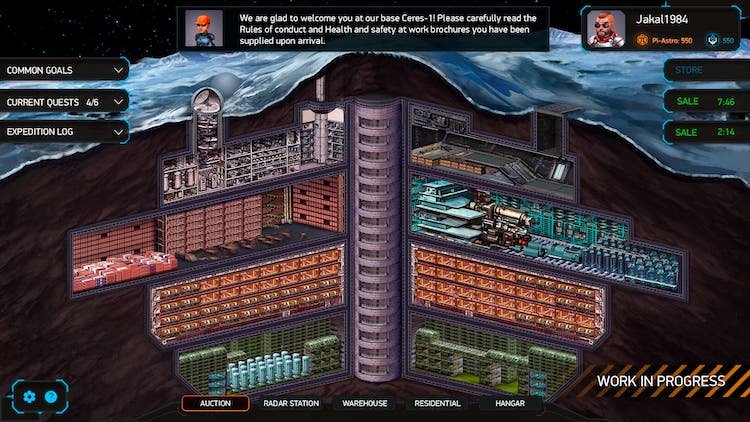Open settings with the gear icon

coord(29,397)
